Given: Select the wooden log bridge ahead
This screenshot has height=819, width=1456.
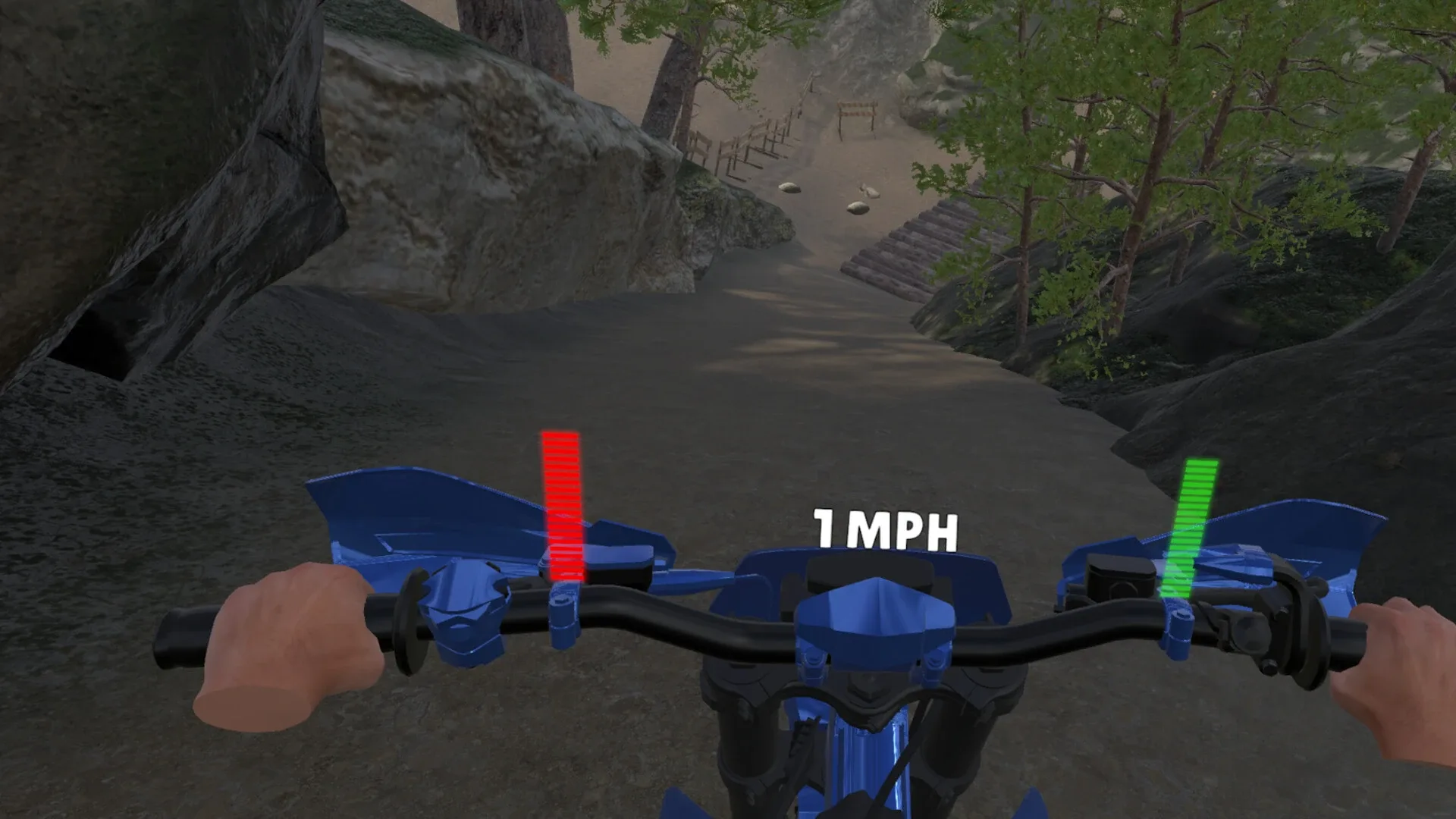Looking at the screenshot, I should 918,243.
